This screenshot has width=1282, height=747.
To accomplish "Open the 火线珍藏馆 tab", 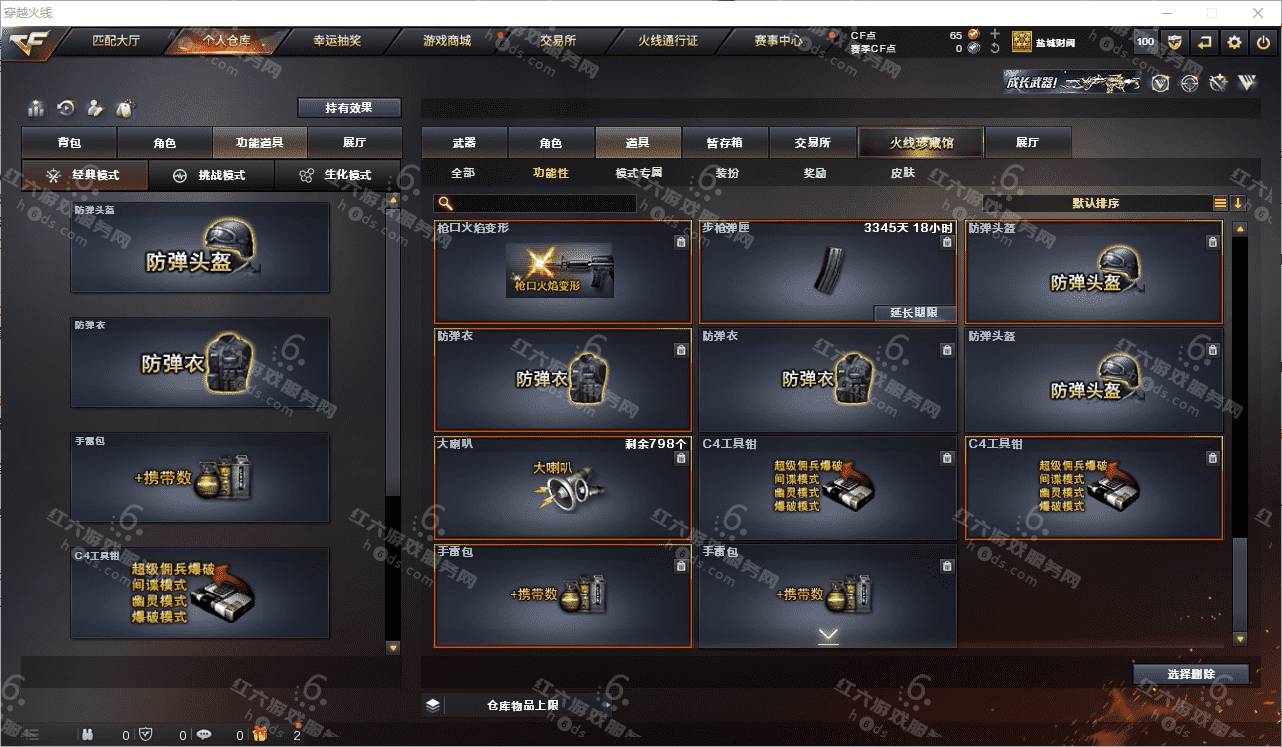I will (921, 143).
